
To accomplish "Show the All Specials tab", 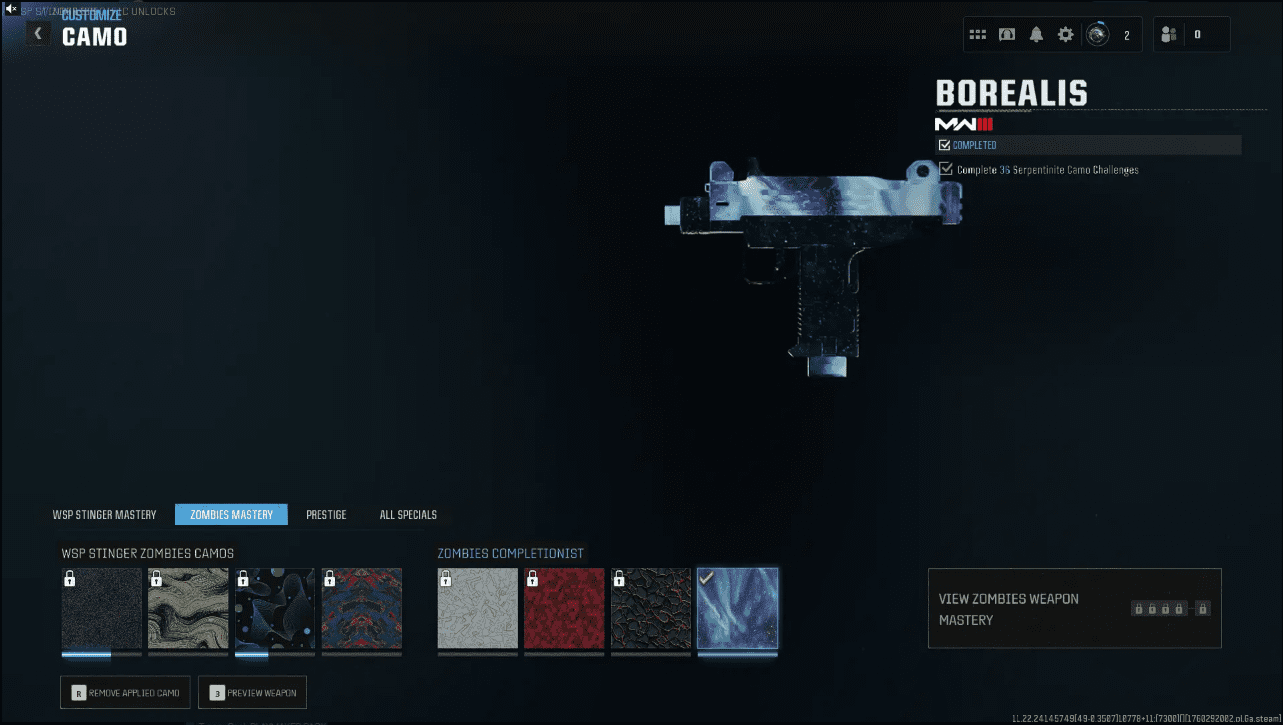I will [x=408, y=515].
